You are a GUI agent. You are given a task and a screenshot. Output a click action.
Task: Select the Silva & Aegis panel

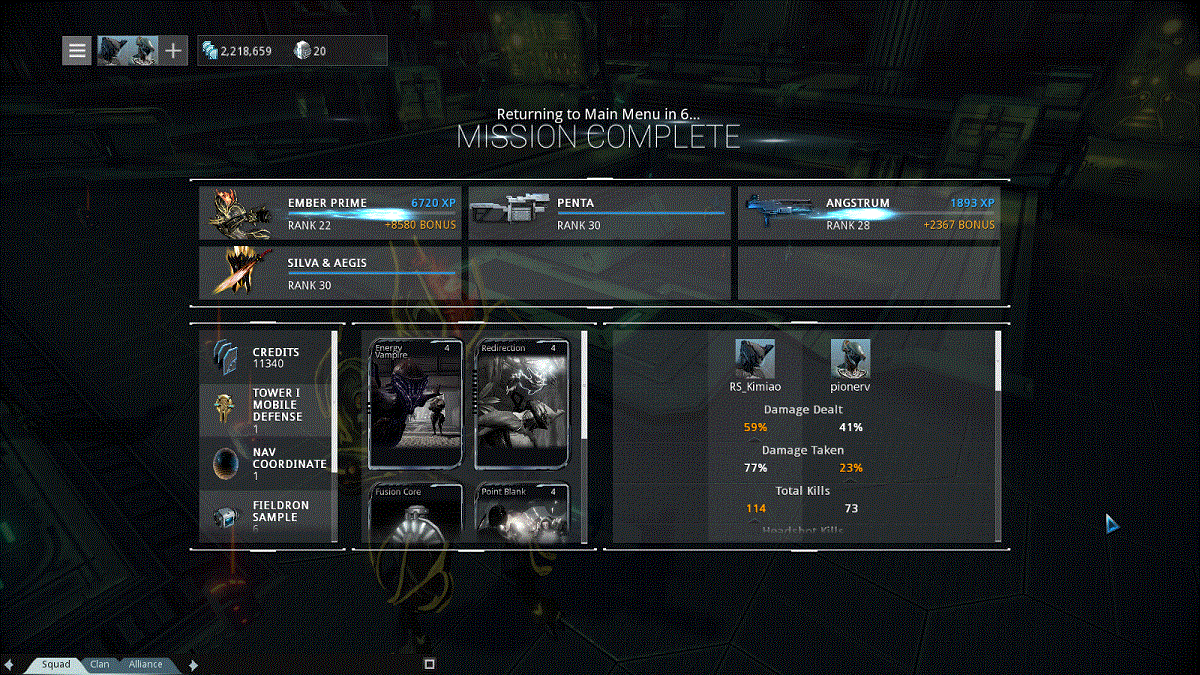[329, 274]
